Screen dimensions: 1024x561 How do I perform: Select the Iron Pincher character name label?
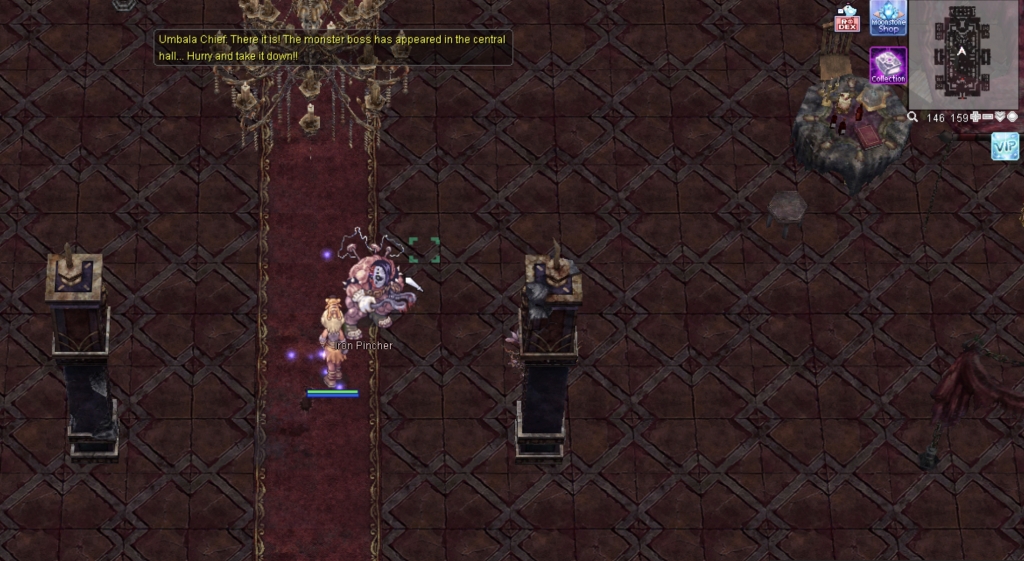(361, 346)
